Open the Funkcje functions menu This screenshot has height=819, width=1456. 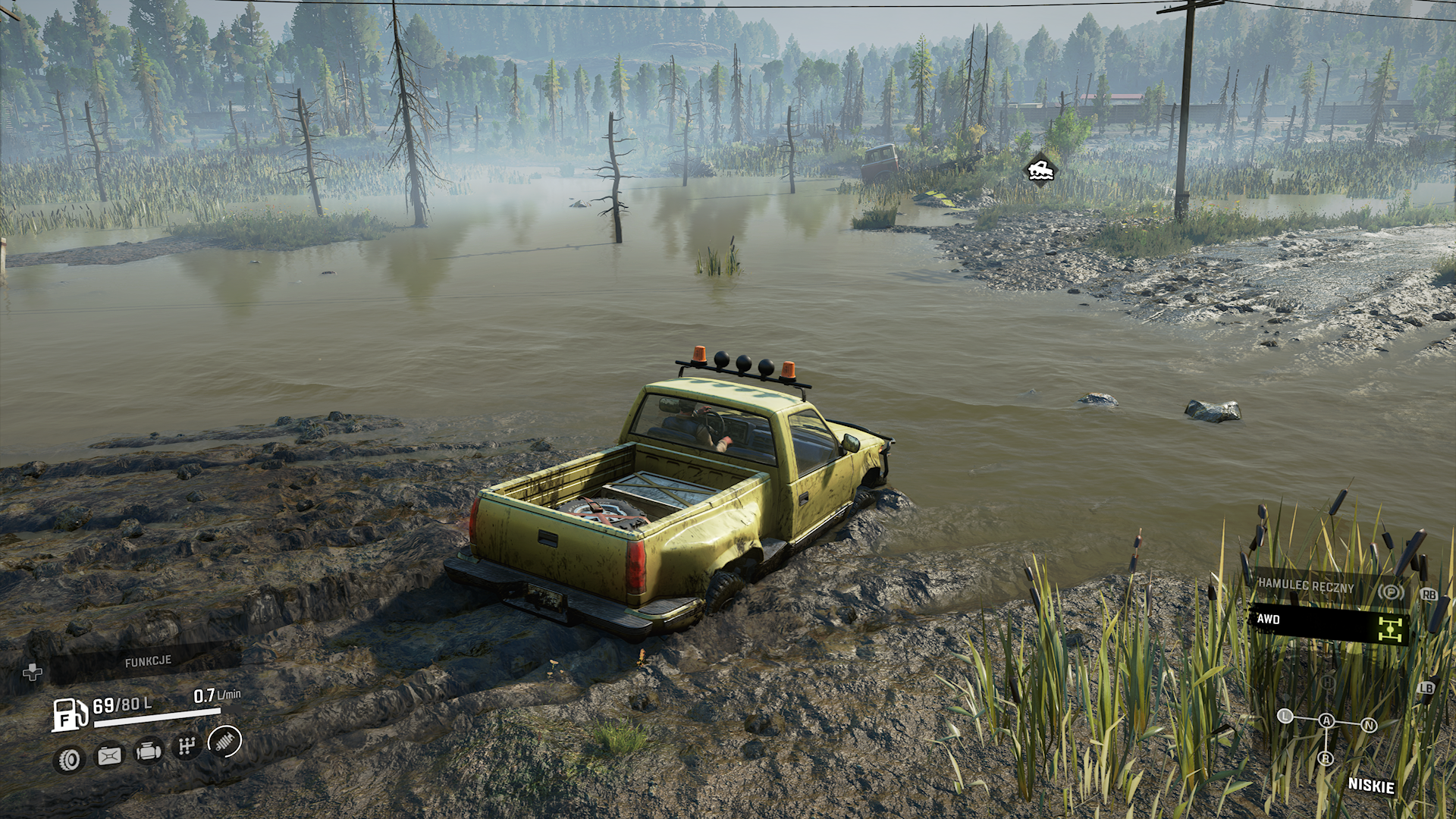click(x=148, y=662)
